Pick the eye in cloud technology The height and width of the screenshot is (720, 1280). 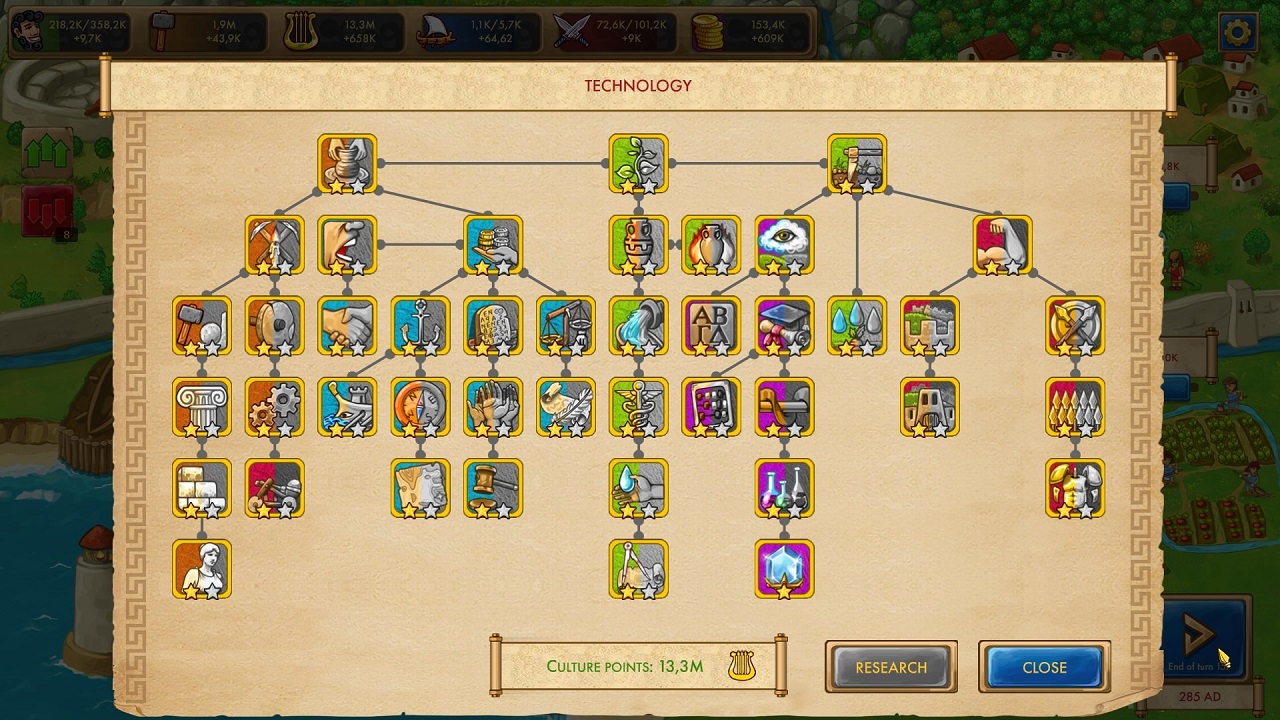click(784, 245)
